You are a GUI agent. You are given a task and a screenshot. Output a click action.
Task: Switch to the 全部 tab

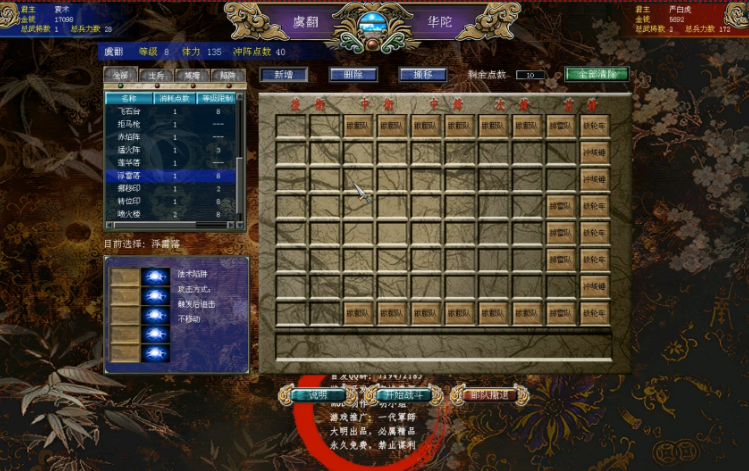coord(119,75)
